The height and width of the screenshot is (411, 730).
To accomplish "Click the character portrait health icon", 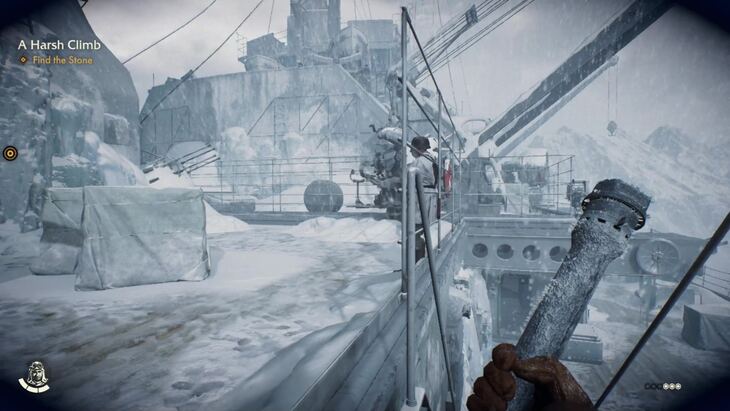I will [x=34, y=376].
